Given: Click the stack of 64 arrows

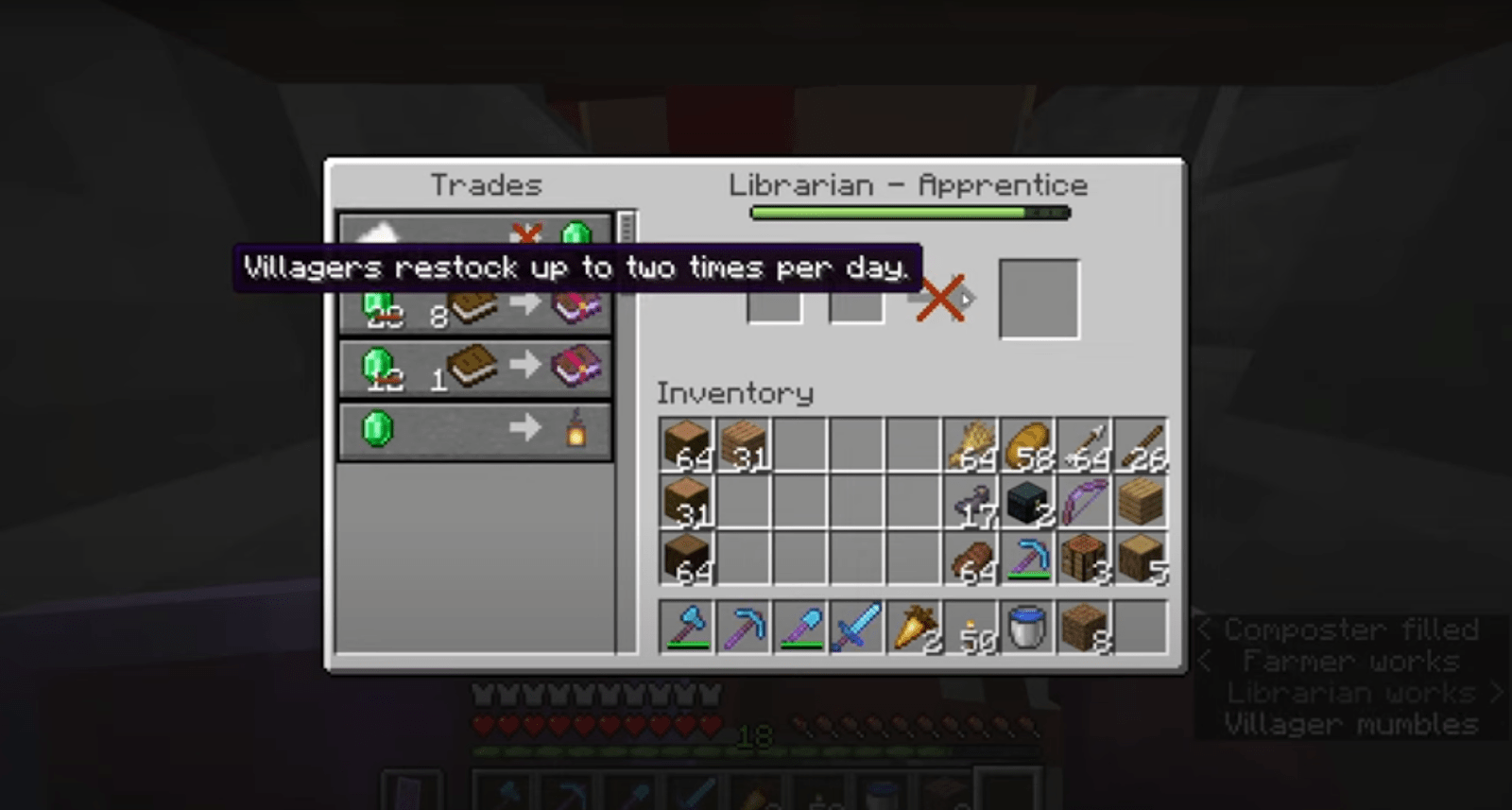Looking at the screenshot, I should 1084,440.
